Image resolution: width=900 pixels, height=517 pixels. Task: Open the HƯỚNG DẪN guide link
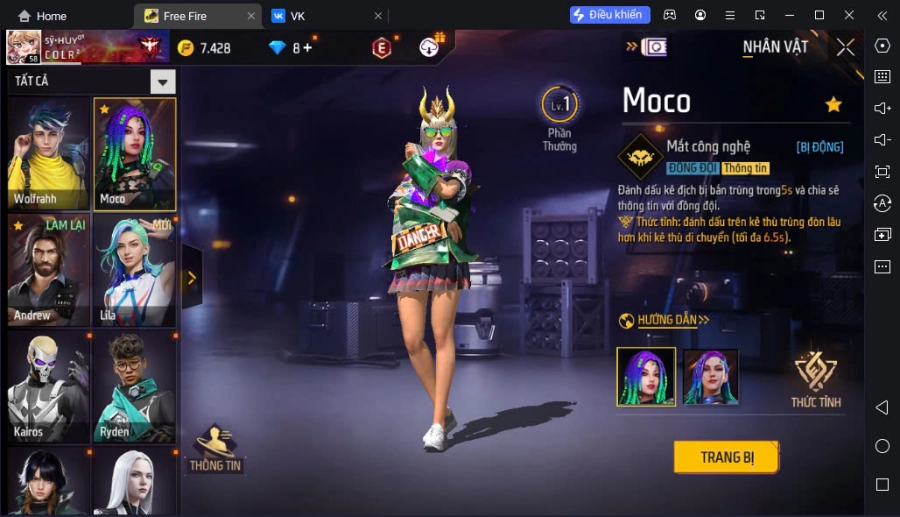[664, 320]
